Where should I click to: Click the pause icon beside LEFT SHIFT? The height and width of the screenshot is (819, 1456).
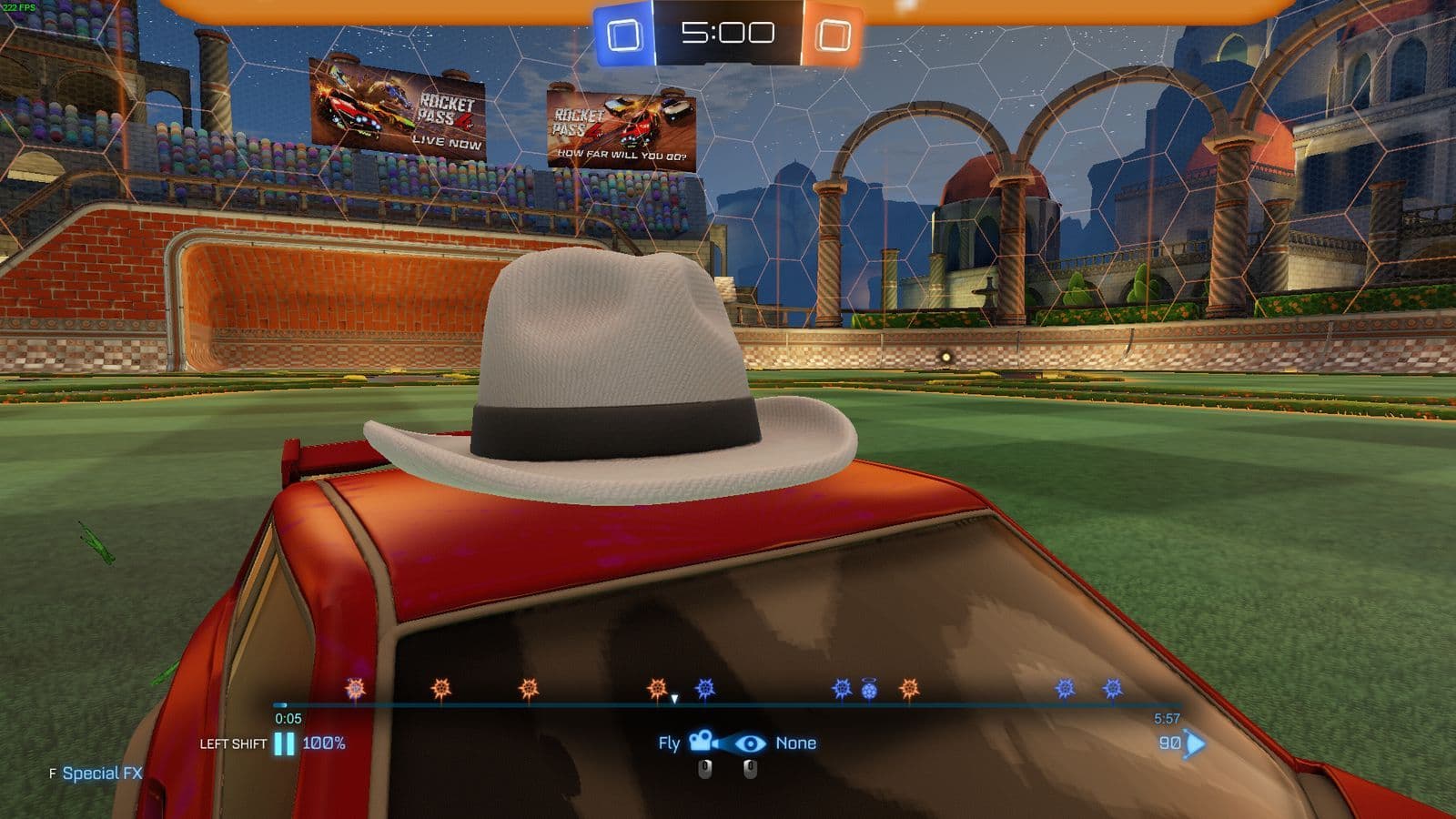click(282, 743)
